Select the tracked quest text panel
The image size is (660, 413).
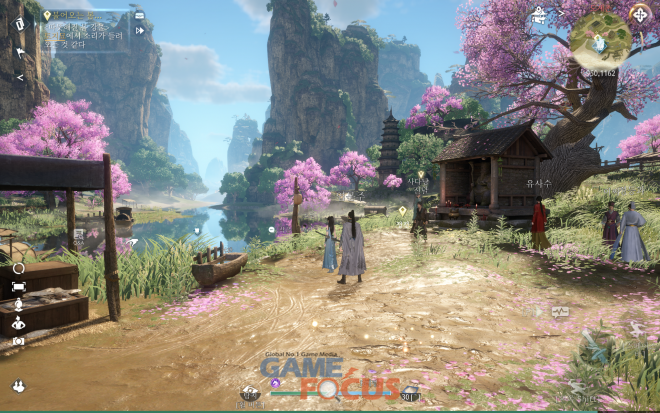[85, 32]
